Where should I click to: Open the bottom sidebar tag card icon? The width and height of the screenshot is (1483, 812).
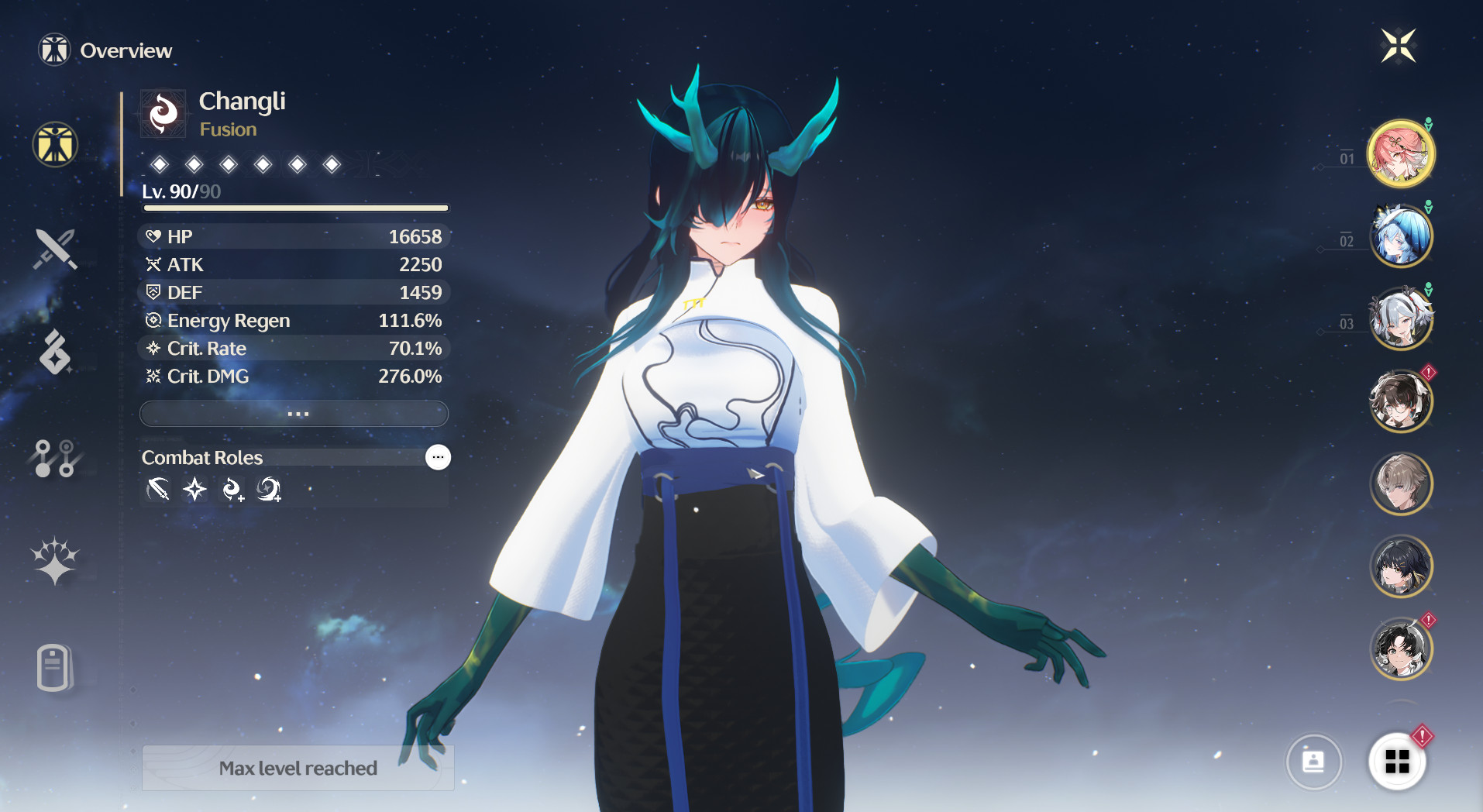pos(53,668)
